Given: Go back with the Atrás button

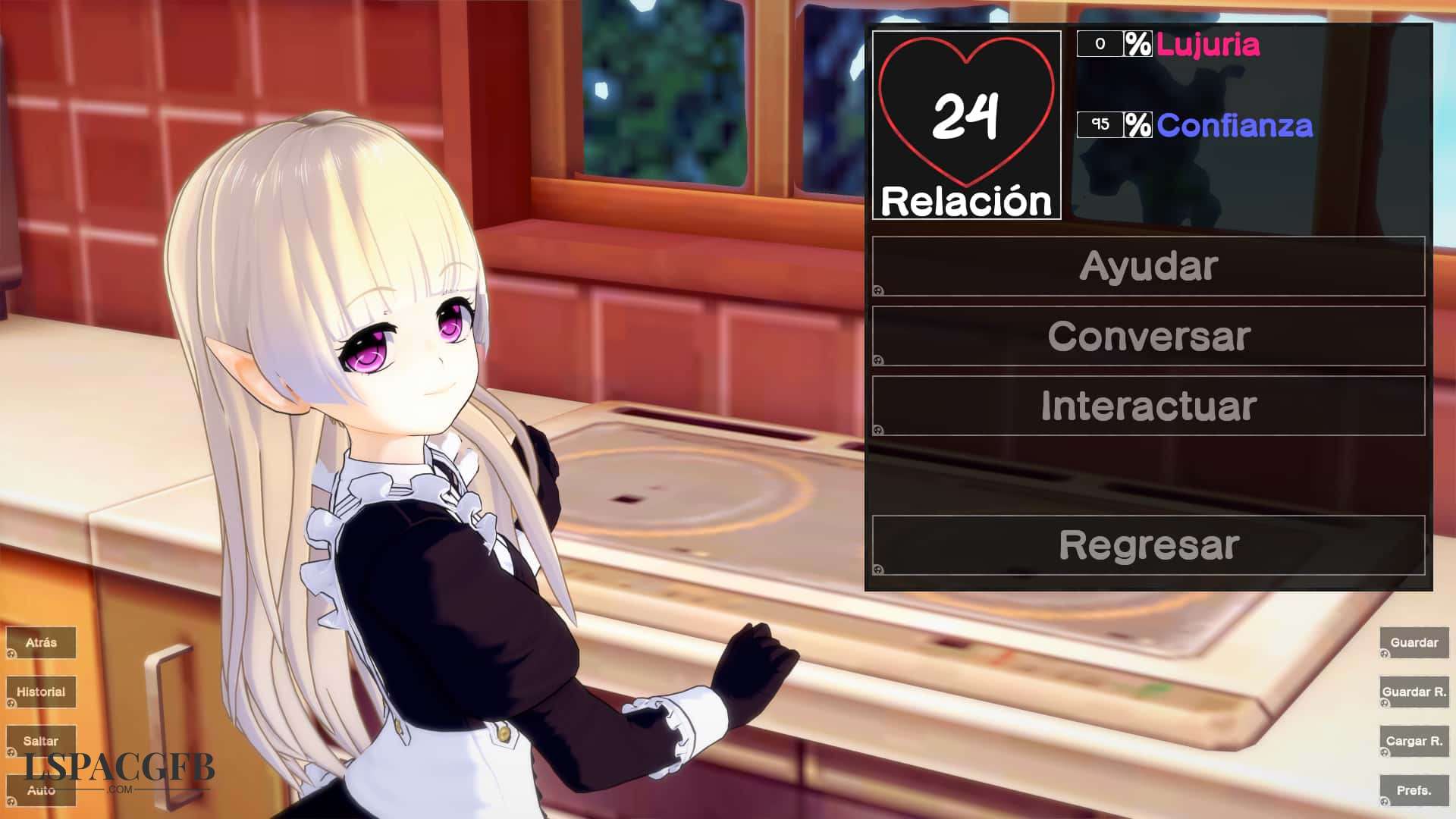Looking at the screenshot, I should pyautogui.click(x=41, y=642).
